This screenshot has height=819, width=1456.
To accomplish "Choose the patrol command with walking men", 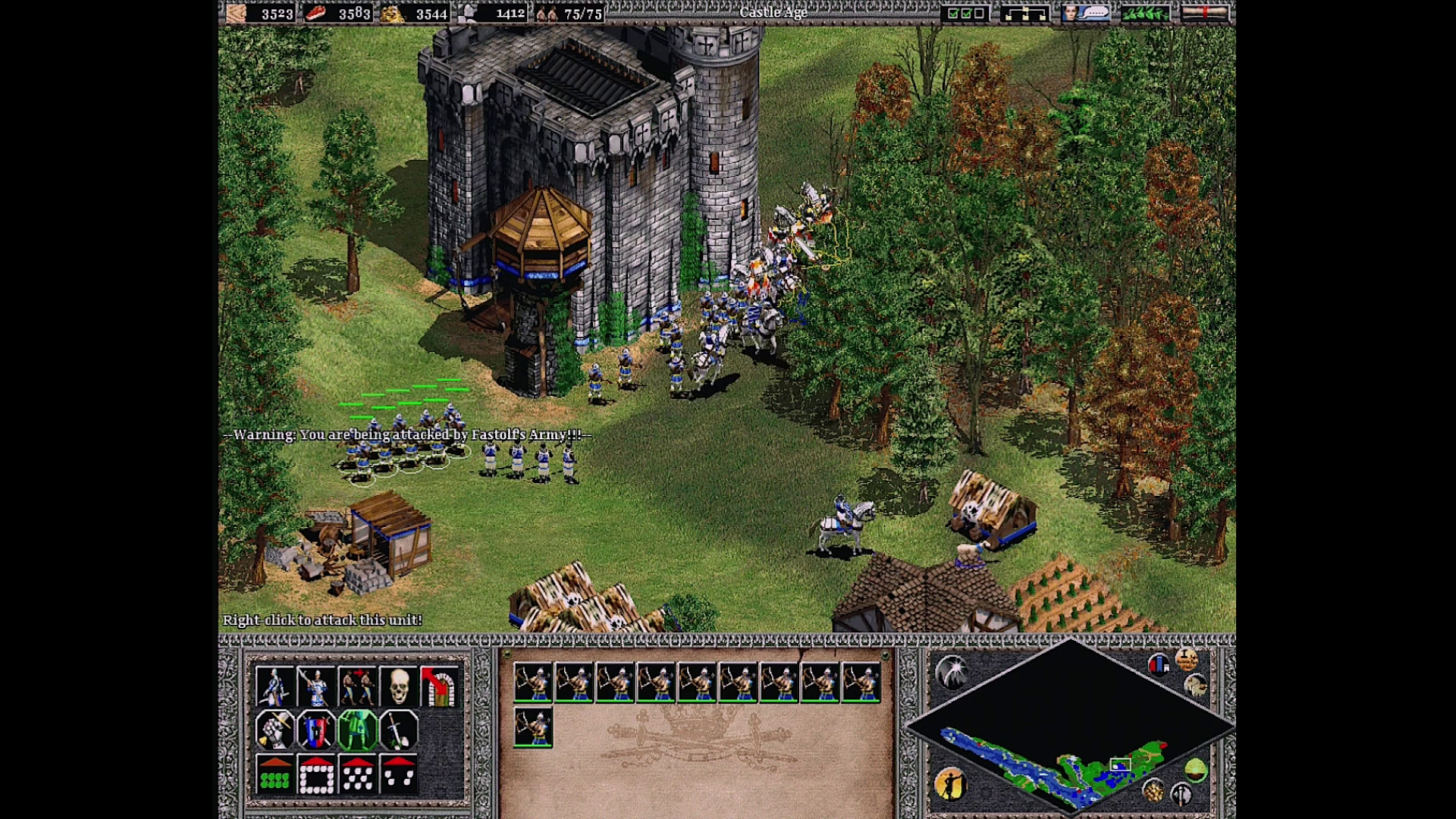I will [x=357, y=687].
